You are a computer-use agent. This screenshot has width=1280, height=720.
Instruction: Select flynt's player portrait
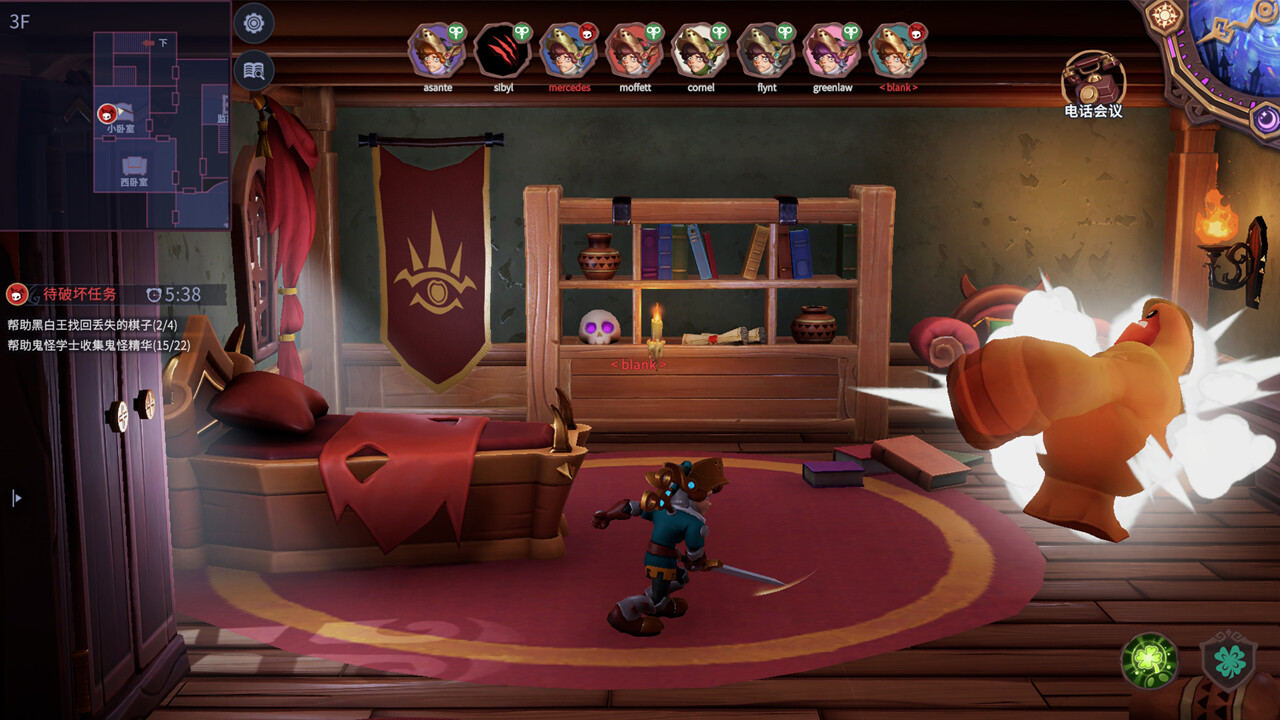coord(766,51)
